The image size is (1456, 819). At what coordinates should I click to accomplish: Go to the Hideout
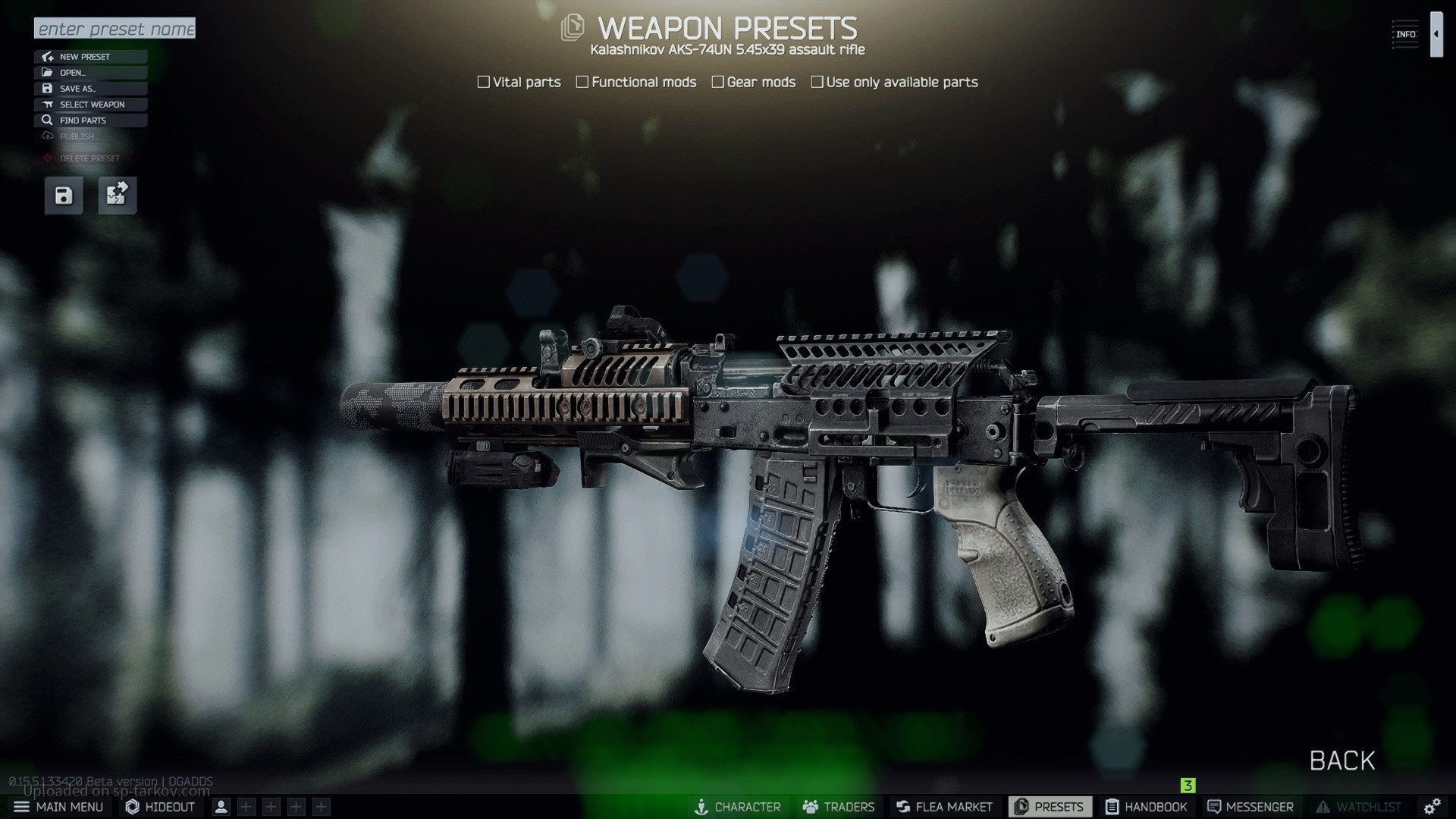(x=160, y=807)
